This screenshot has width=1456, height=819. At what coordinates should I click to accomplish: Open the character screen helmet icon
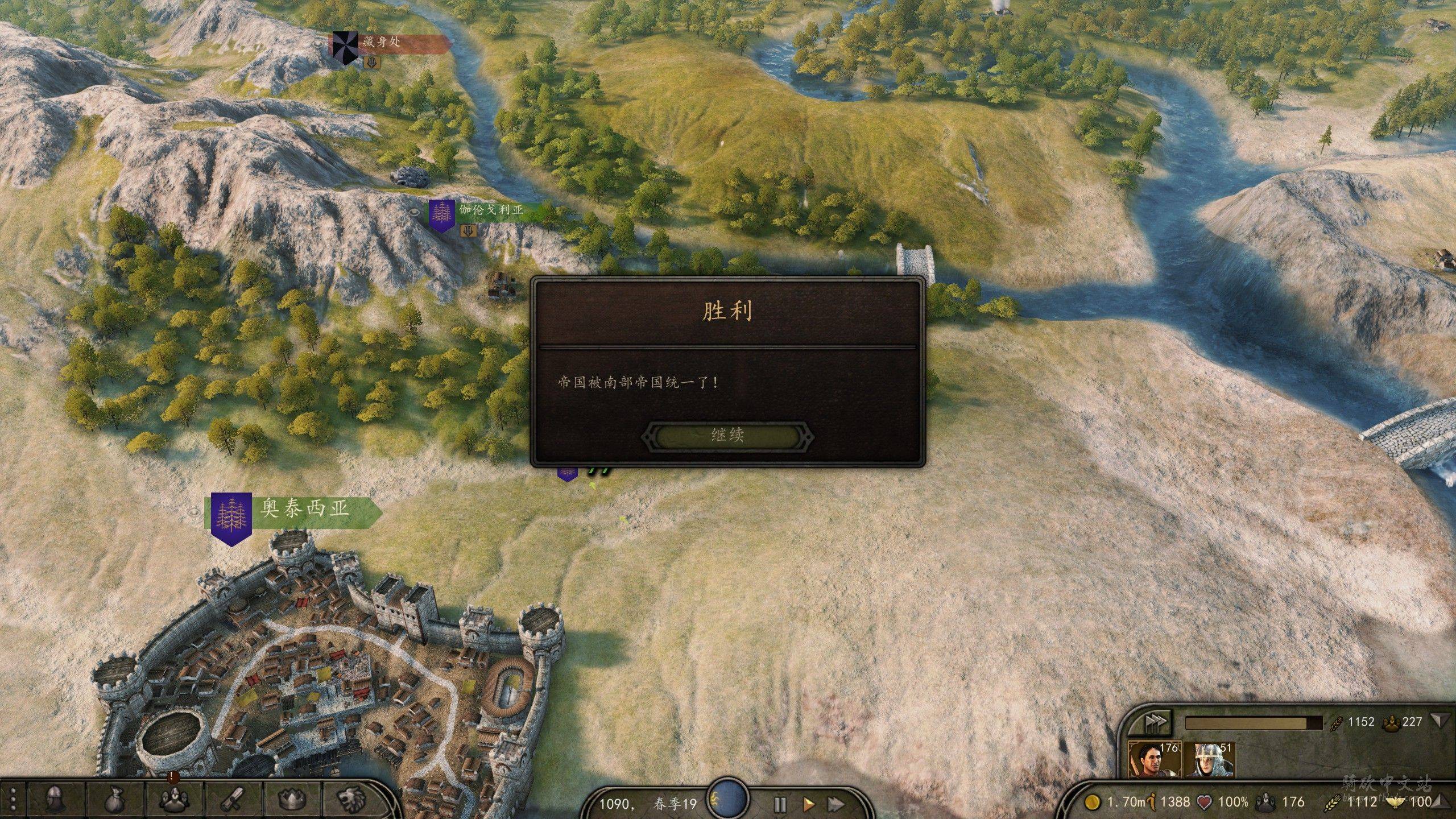coord(55,800)
